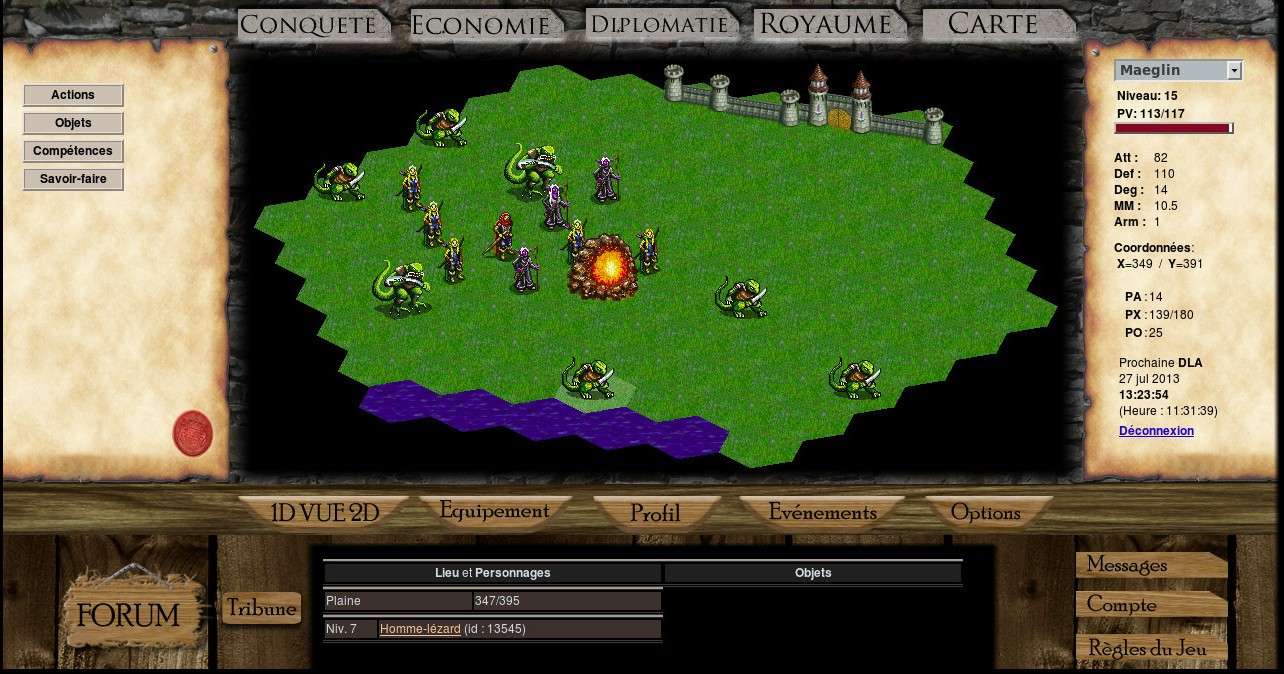The width and height of the screenshot is (1284, 674).
Task: Click the Déconnexion link
Action: (1156, 431)
